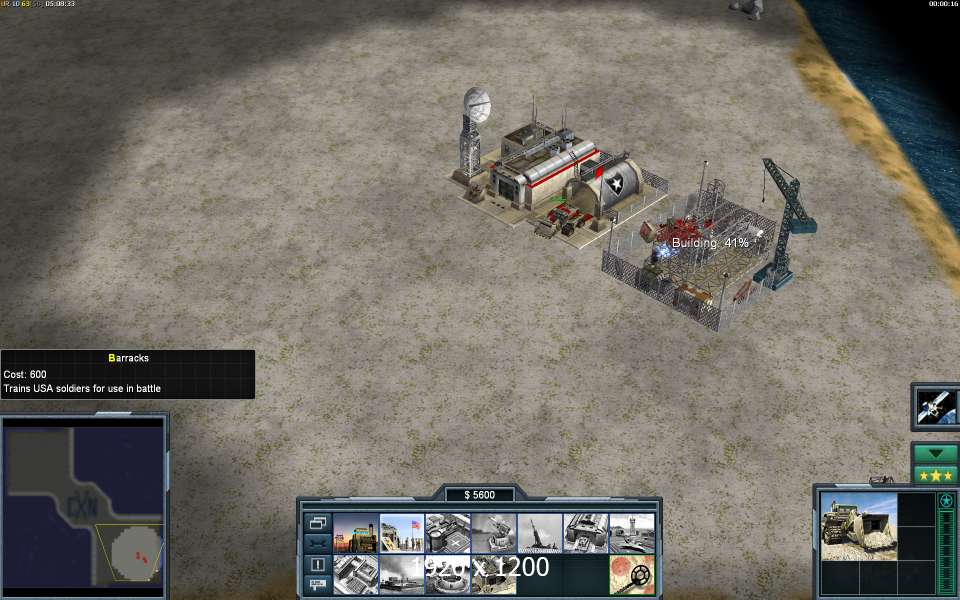
Task: Click the overlapping windows button
Action: pos(317,523)
